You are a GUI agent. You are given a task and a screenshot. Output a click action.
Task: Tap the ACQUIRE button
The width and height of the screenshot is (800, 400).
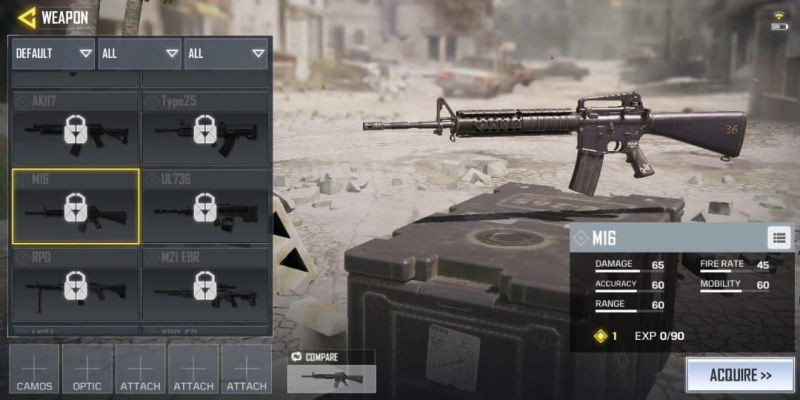click(739, 376)
